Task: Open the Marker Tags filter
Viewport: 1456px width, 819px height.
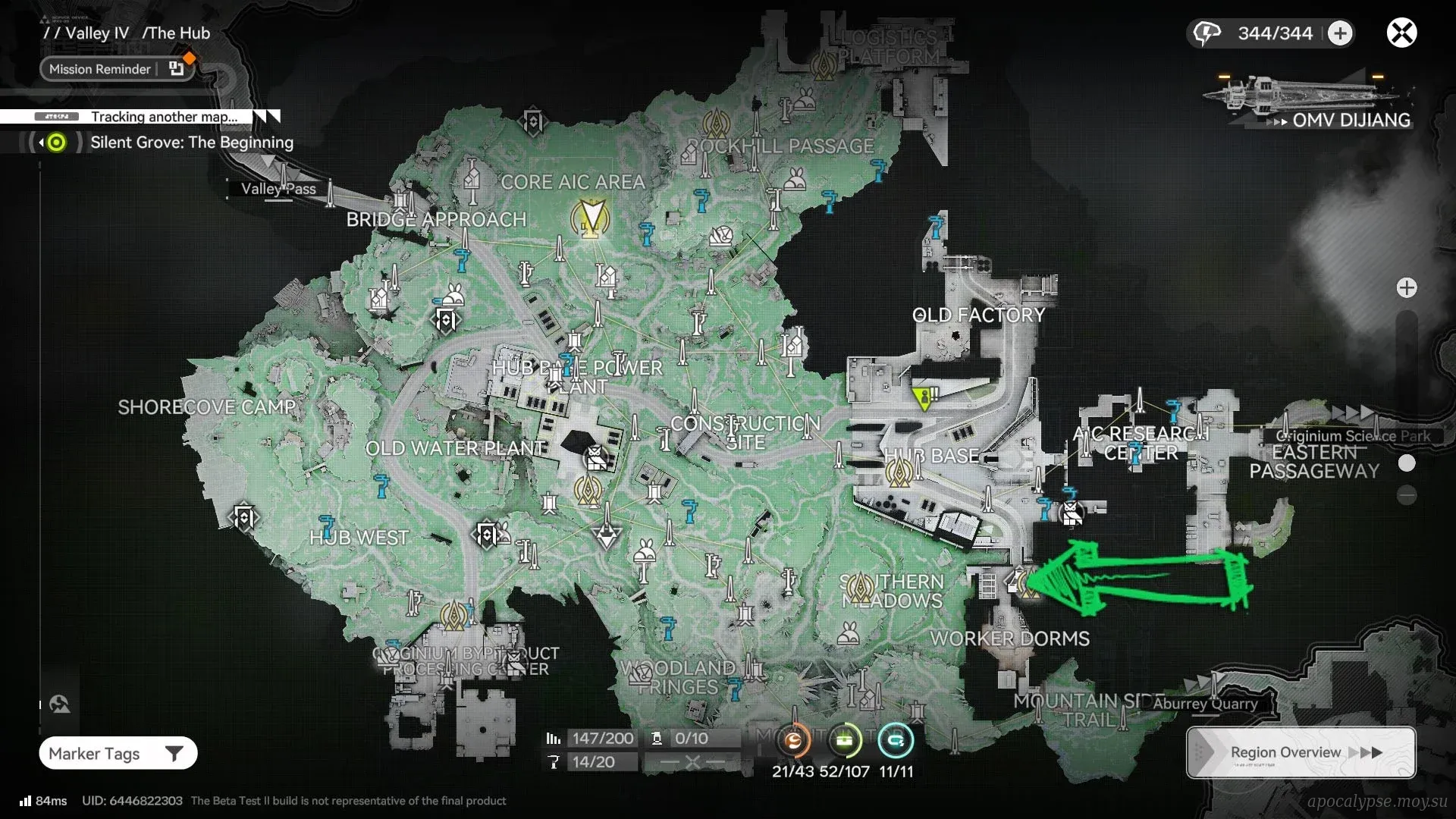Action: 118,753
